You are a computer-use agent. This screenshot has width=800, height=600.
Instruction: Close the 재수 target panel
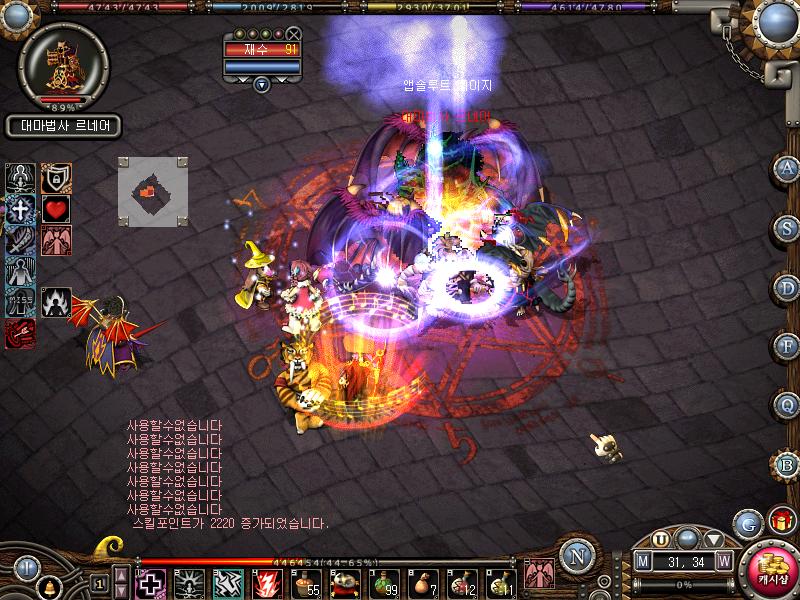click(293, 34)
